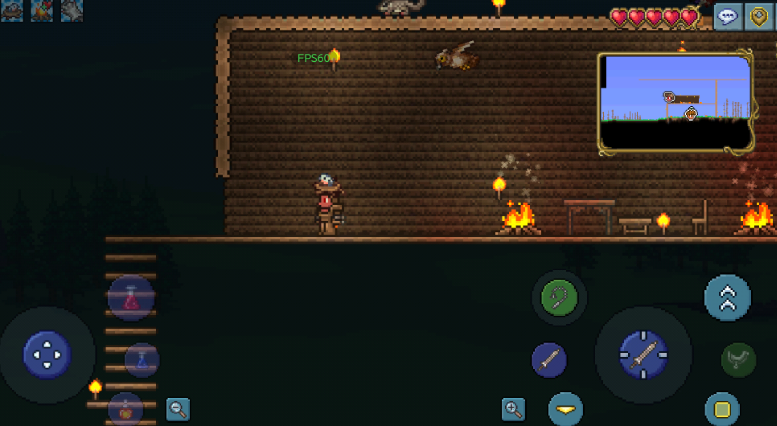This screenshot has width=777, height=426.
Task: Zoom out with the minus magnifier
Action: point(178,409)
